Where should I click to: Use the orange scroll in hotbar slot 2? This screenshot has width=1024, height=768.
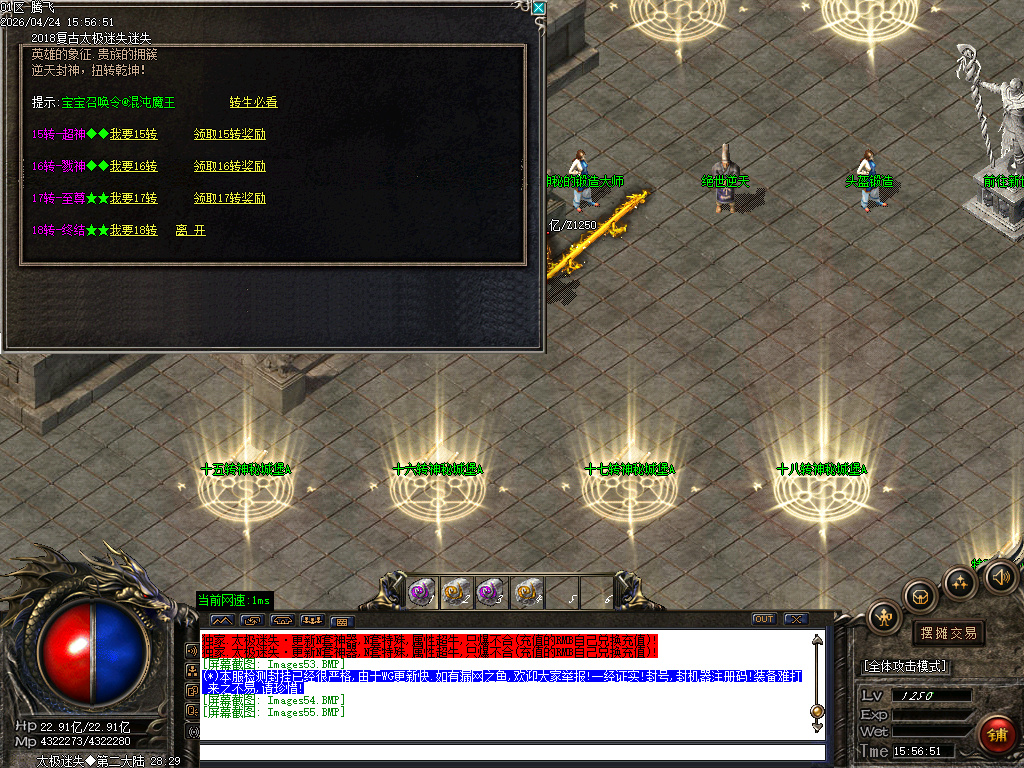(456, 593)
